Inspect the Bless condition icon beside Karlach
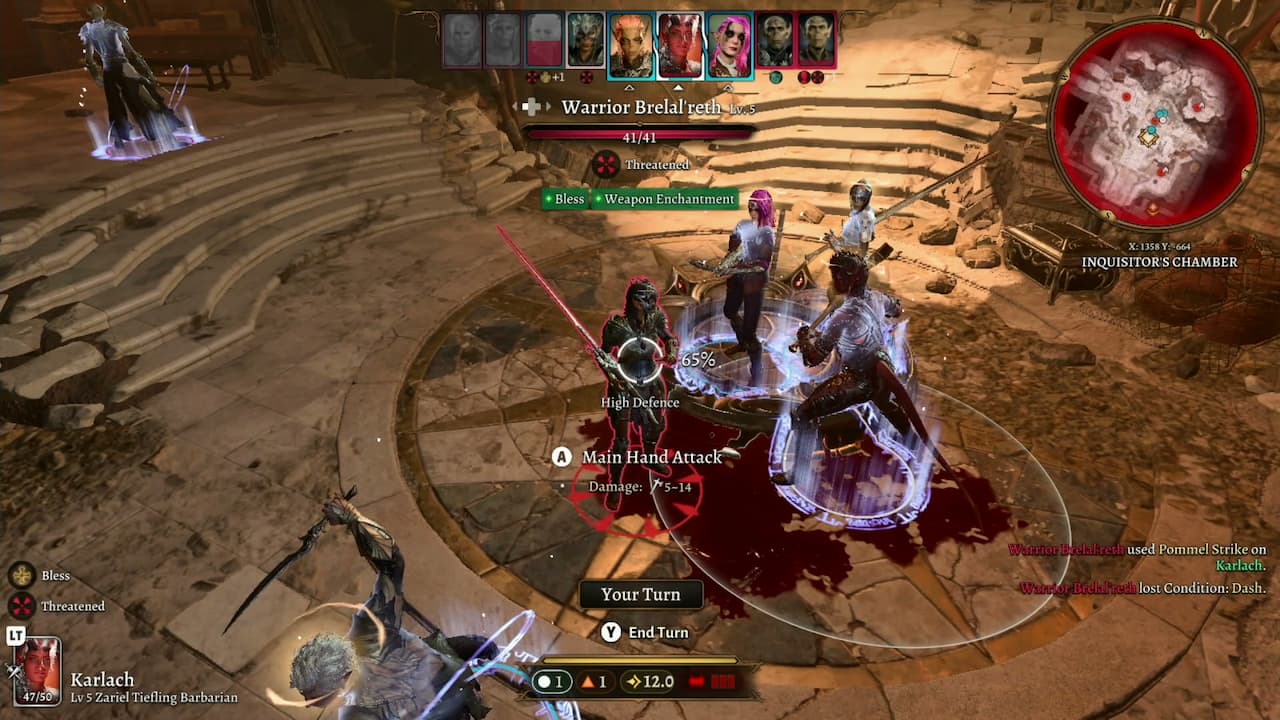Viewport: 1280px width, 720px height. pyautogui.click(x=22, y=575)
